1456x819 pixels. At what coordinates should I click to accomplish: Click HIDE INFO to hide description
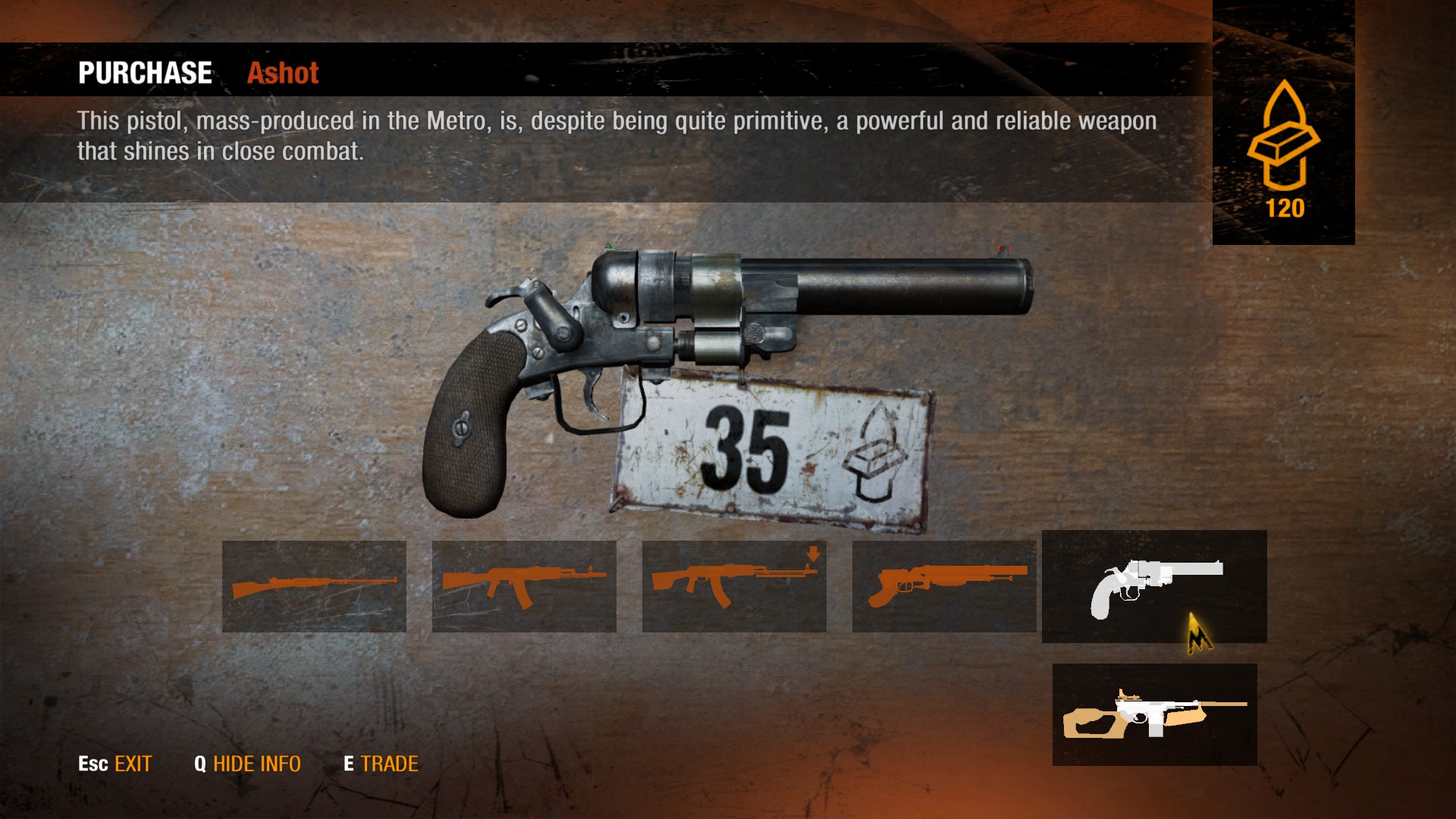pyautogui.click(x=248, y=764)
